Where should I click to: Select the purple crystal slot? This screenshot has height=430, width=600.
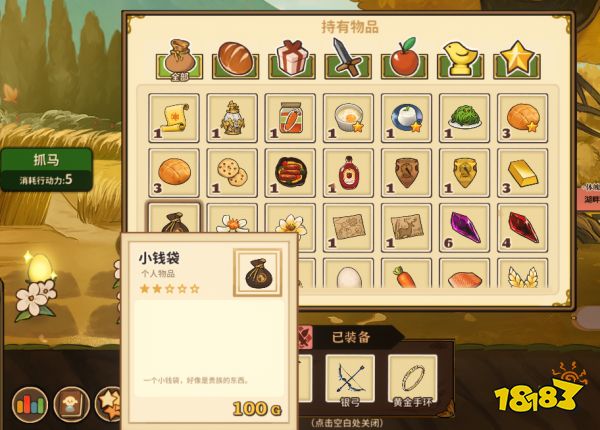pyautogui.click(x=463, y=227)
